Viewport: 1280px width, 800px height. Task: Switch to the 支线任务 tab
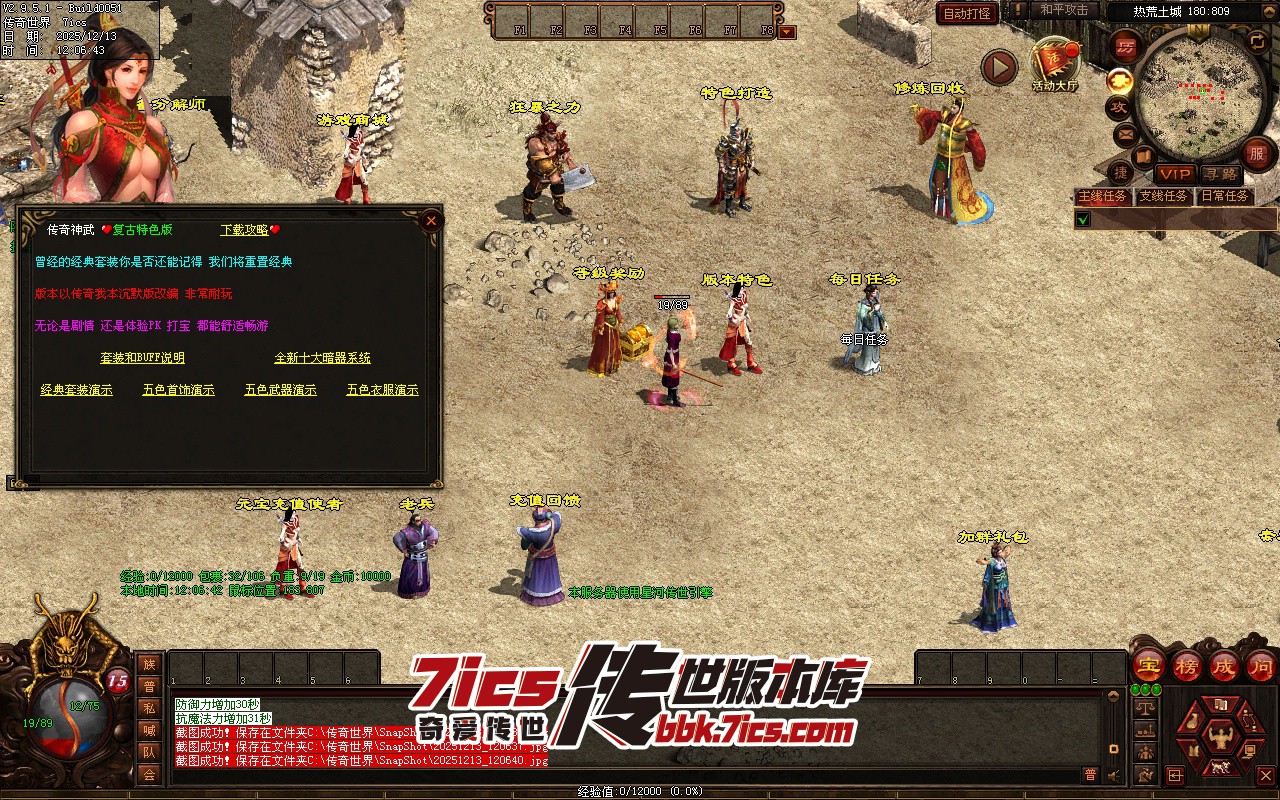(1164, 196)
